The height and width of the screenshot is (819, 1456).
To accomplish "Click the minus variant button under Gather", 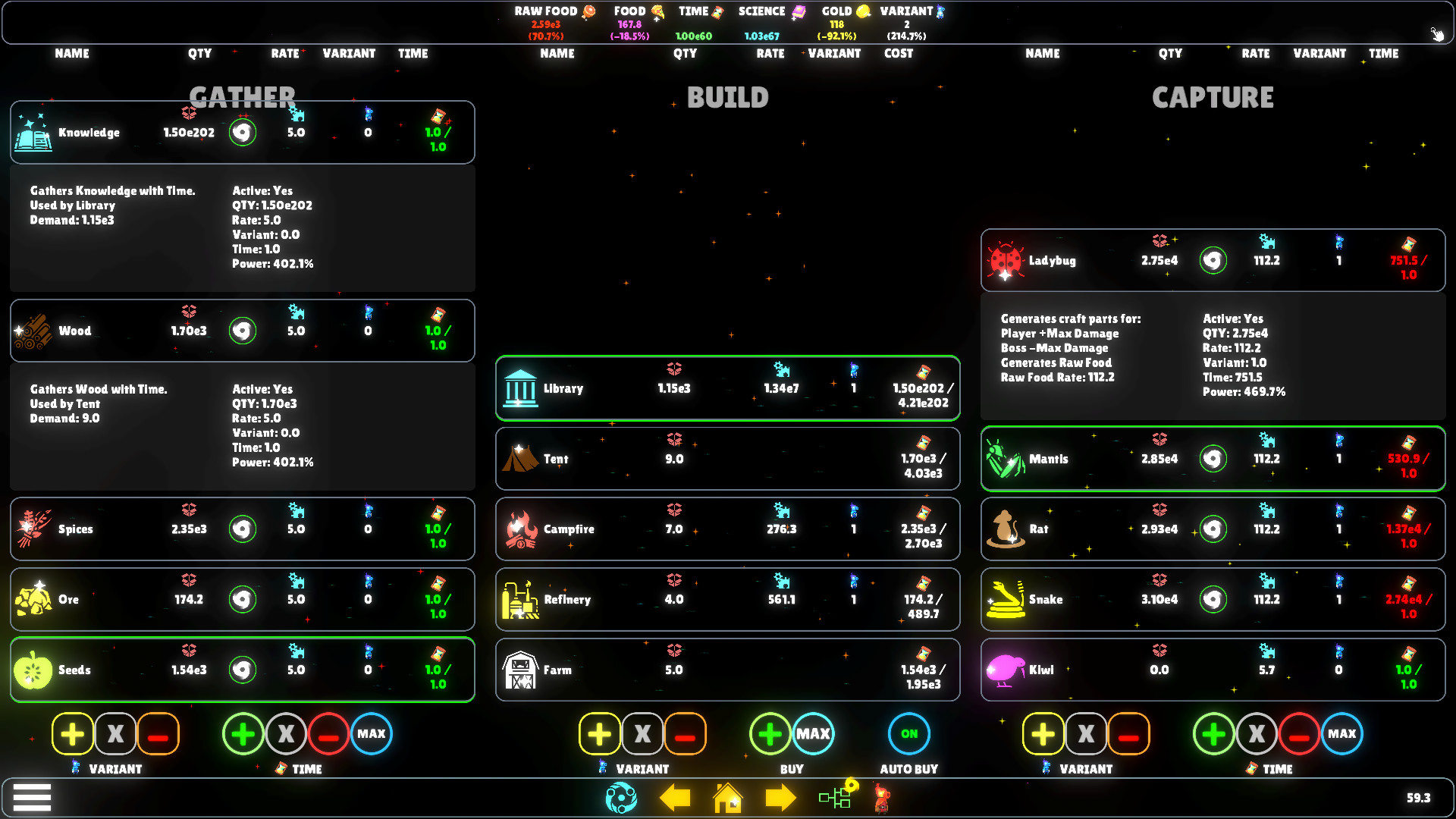I will tap(158, 733).
